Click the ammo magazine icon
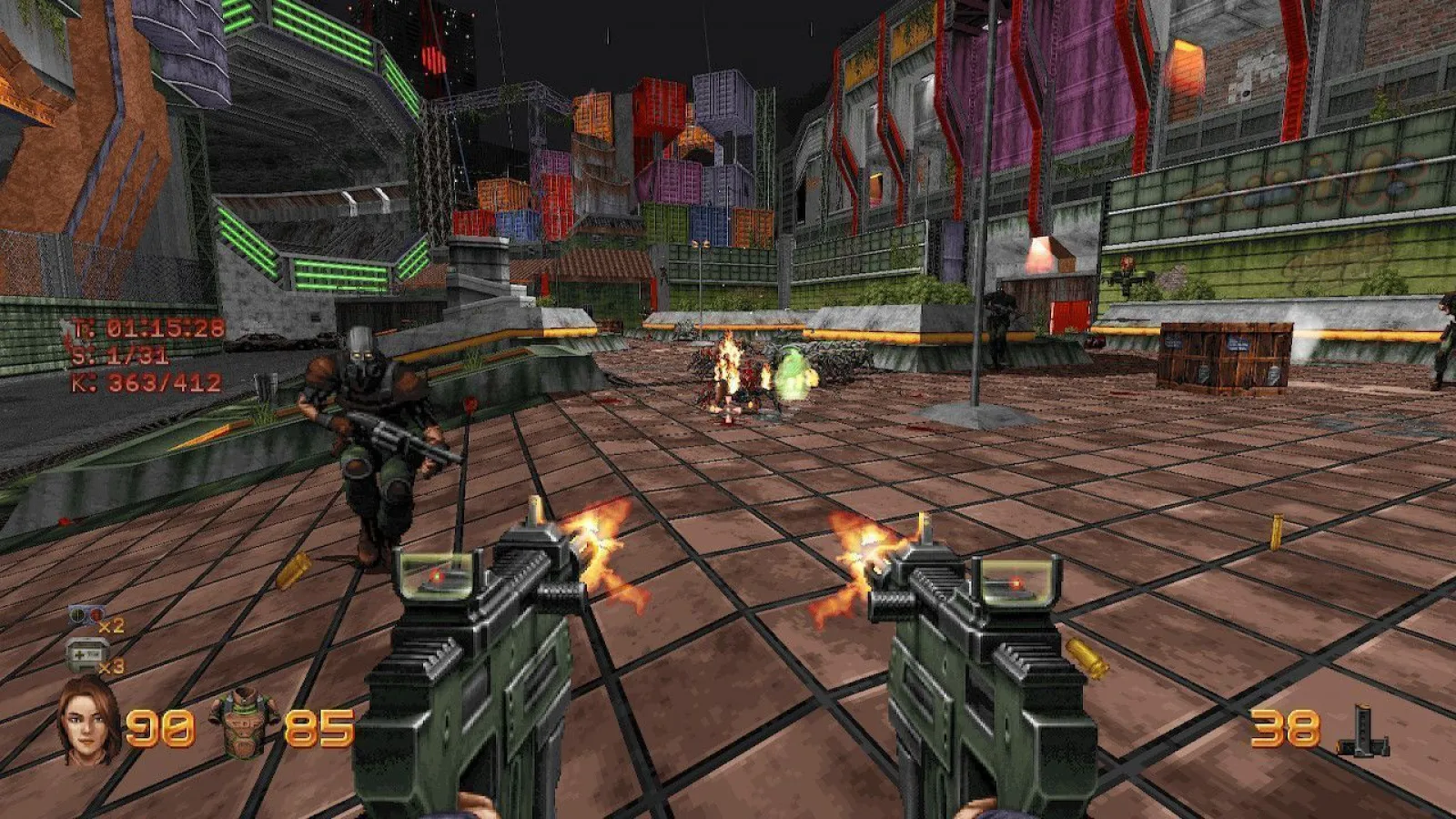The image size is (1456, 819). coord(1363,731)
